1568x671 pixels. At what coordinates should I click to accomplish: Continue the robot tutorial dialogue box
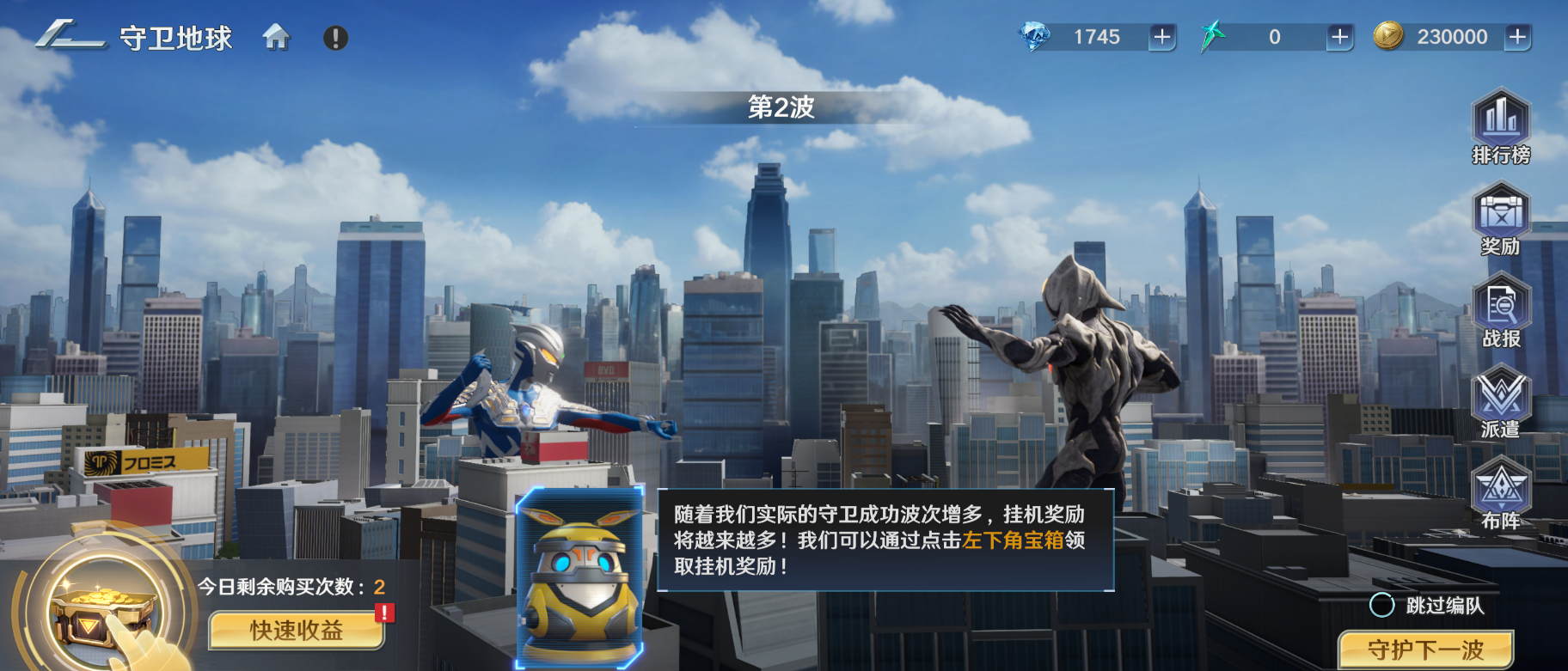[x=885, y=540]
